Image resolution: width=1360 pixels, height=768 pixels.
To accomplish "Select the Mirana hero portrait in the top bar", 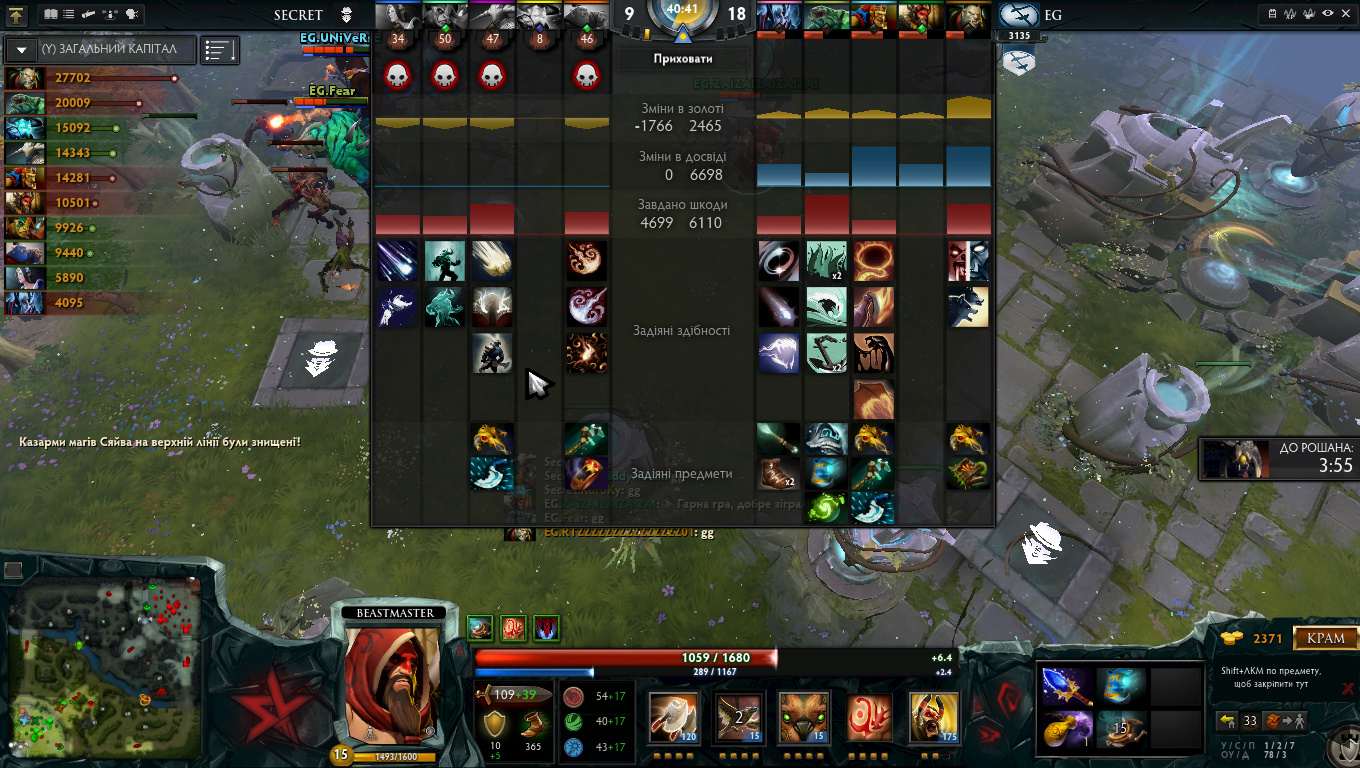I will tap(398, 15).
